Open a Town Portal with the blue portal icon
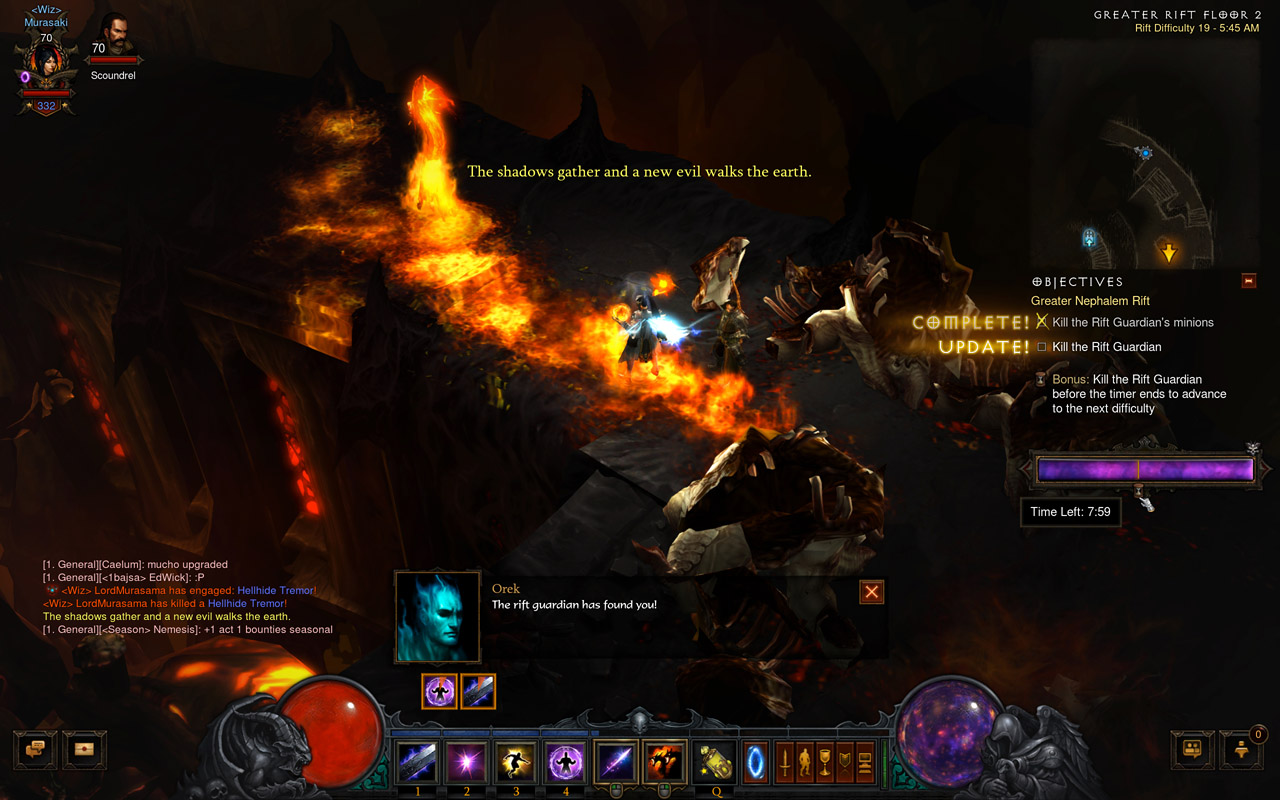Viewport: 1280px width, 800px height. pyautogui.click(x=754, y=762)
